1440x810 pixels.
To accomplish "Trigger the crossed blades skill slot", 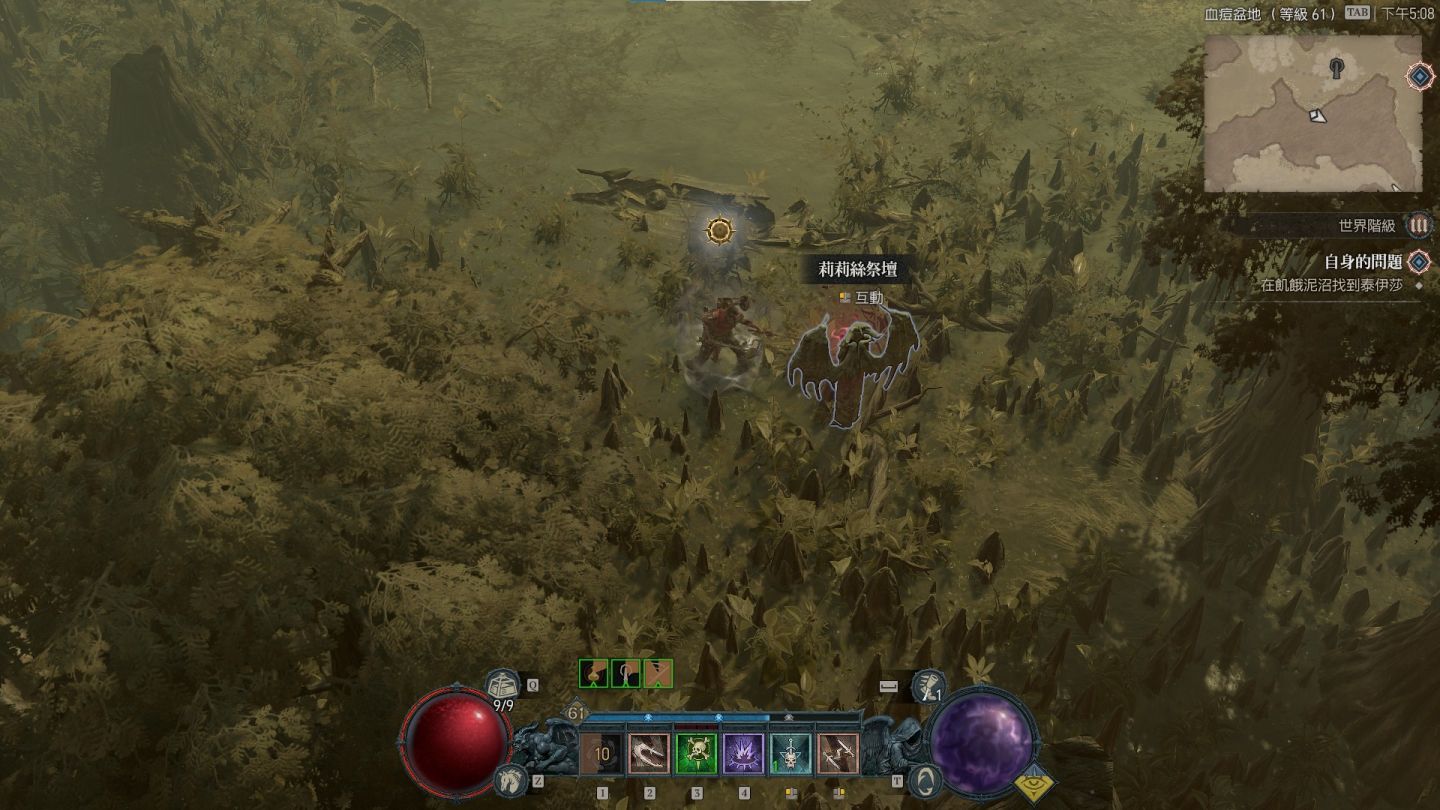I will pos(837,755).
